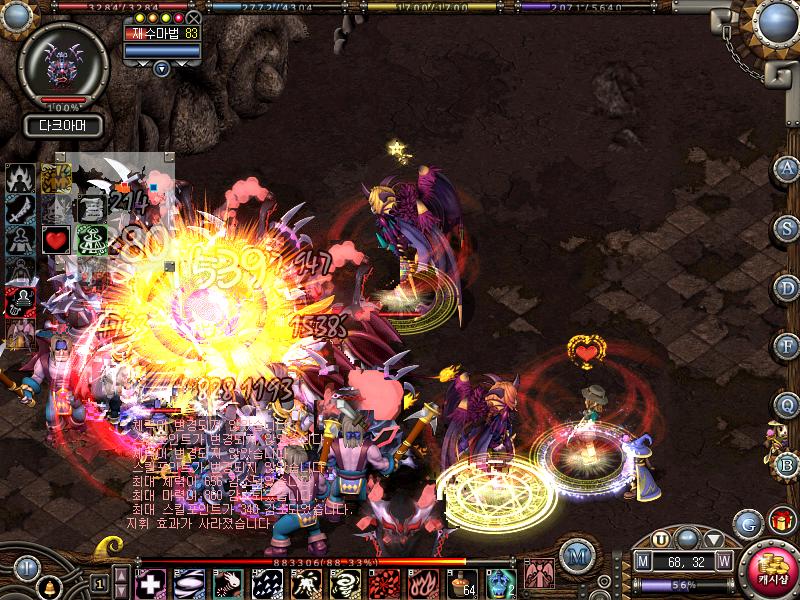The width and height of the screenshot is (800, 600).
Task: Open the cash shop (캐시샵) button
Action: 769,570
